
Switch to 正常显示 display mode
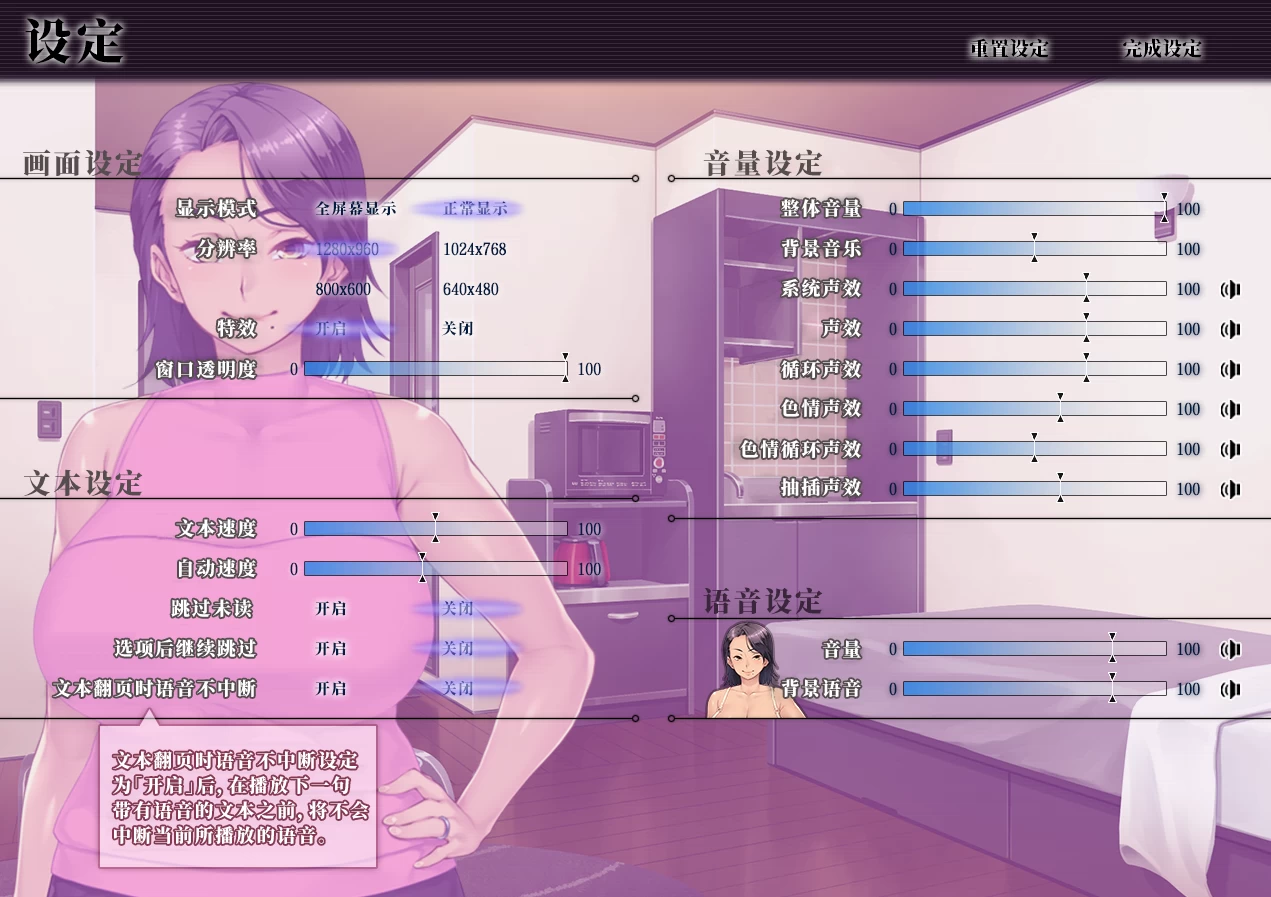(475, 209)
